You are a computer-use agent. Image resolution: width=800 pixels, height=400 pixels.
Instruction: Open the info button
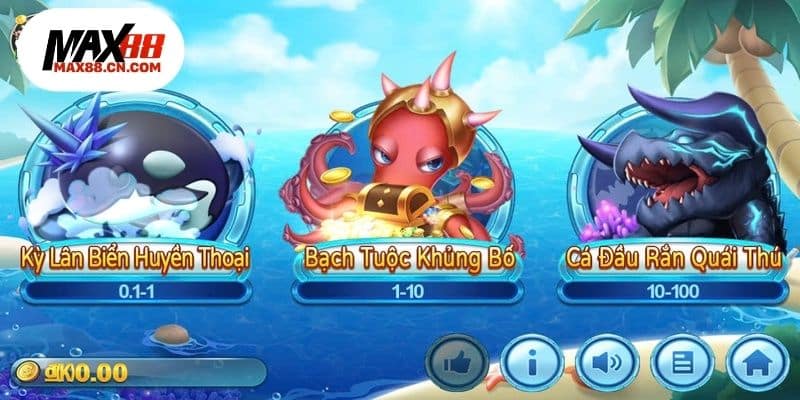(x=532, y=362)
